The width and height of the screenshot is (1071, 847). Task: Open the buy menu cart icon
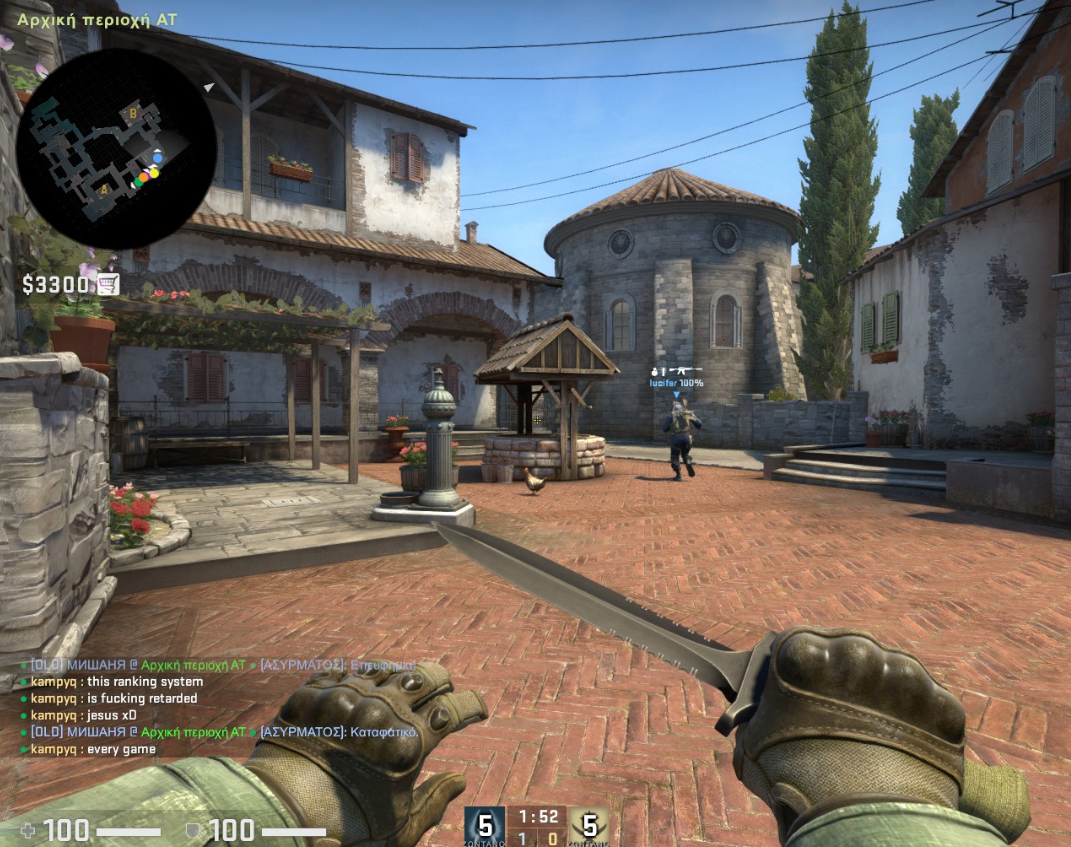pos(108,285)
